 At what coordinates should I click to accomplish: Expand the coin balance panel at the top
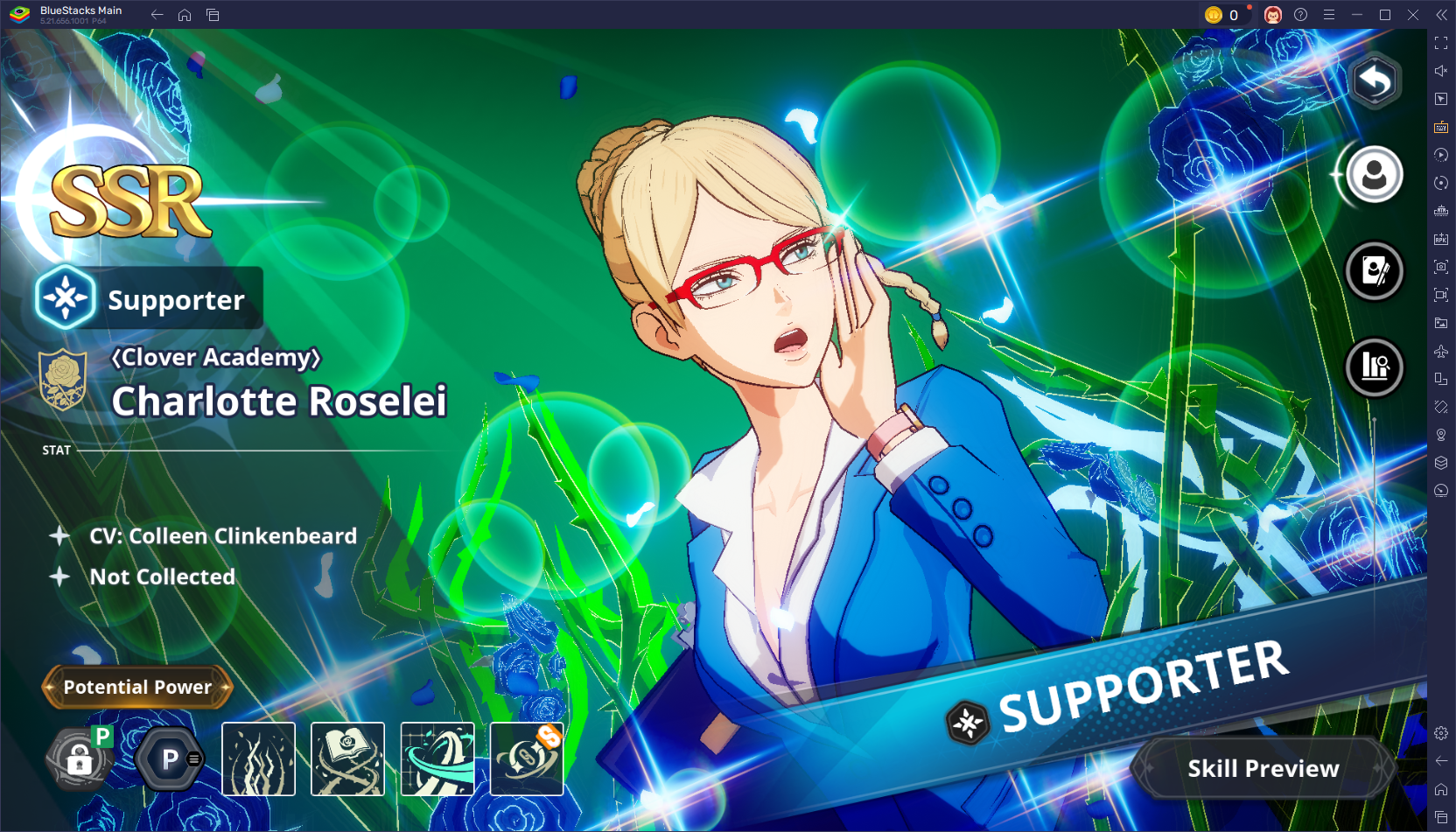[1225, 14]
